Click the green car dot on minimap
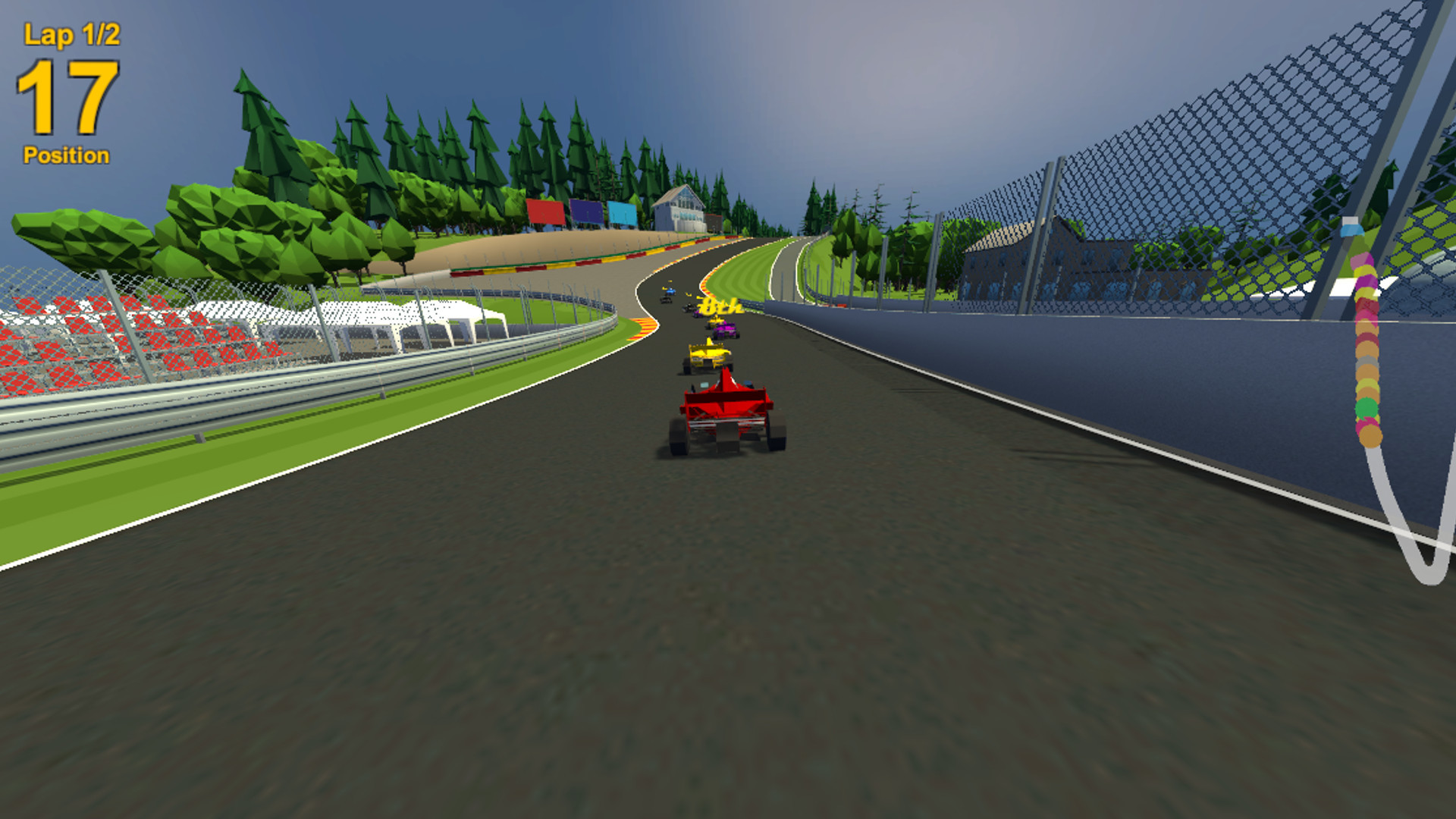Screen dimensions: 1456x819 pyautogui.click(x=1367, y=407)
